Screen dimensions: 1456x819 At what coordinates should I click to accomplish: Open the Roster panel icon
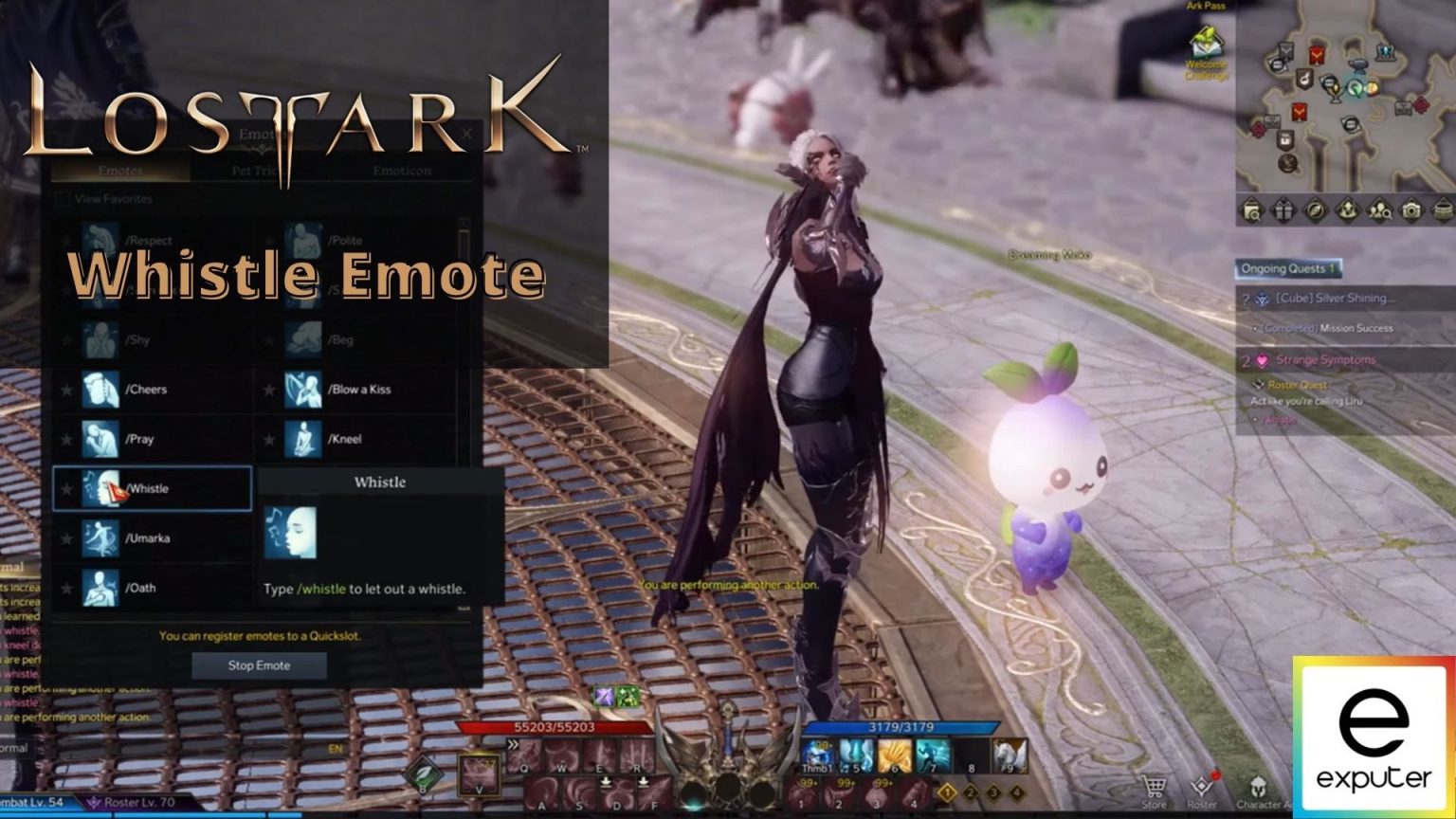(1201, 785)
